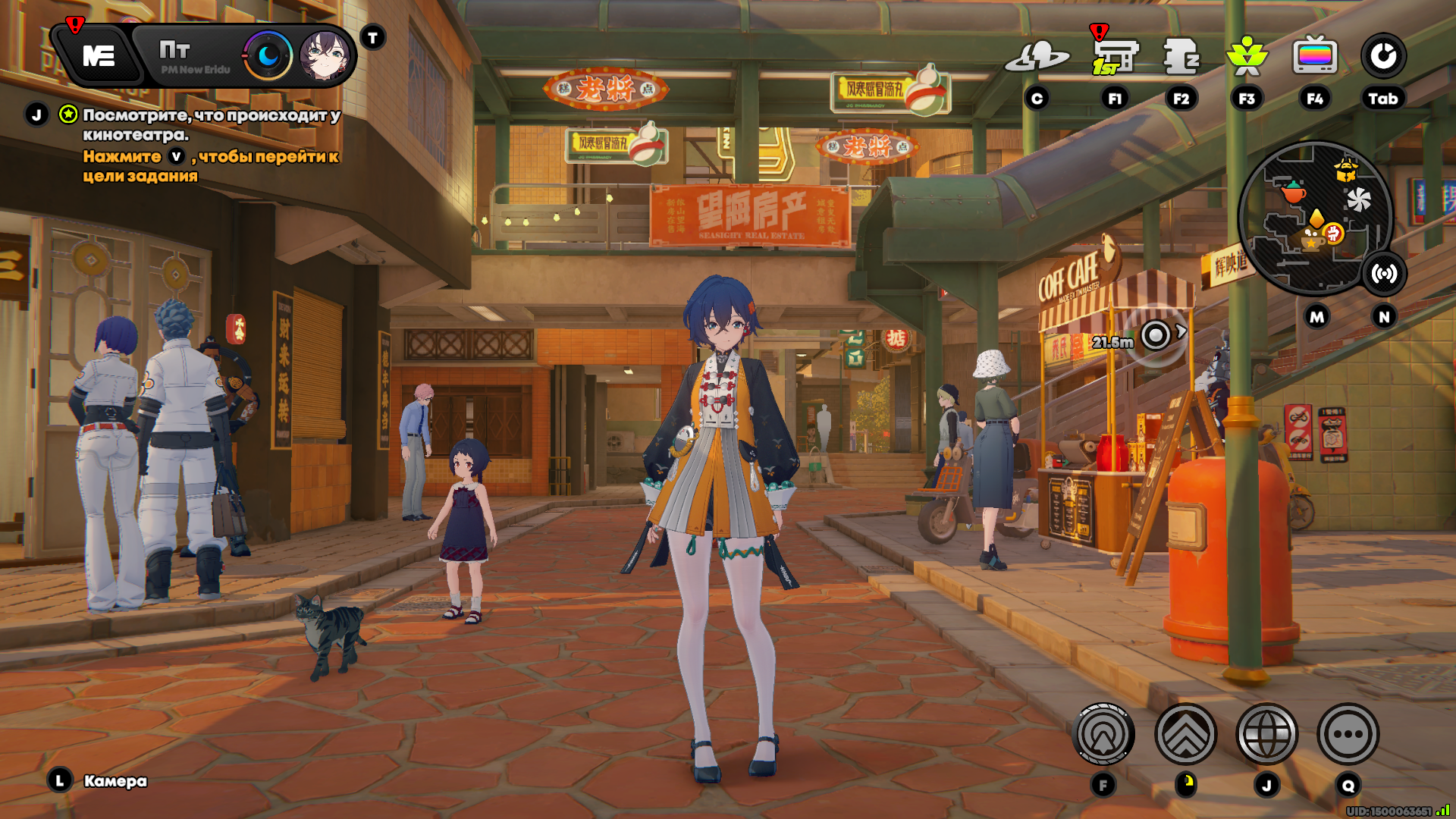The image size is (1456, 819).
Task: Select the quest objective distance marker
Action: (x=1155, y=334)
